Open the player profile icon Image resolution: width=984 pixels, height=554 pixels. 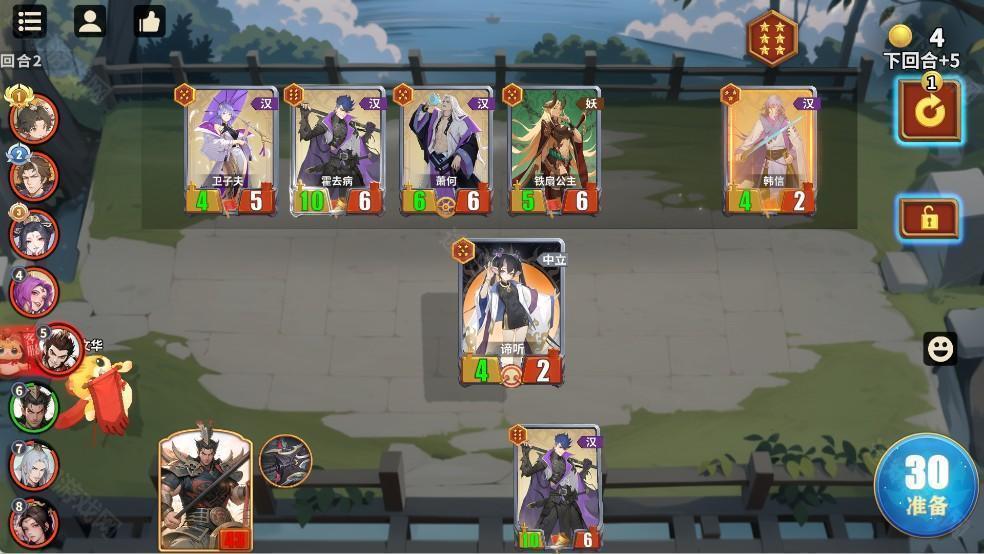(x=90, y=20)
